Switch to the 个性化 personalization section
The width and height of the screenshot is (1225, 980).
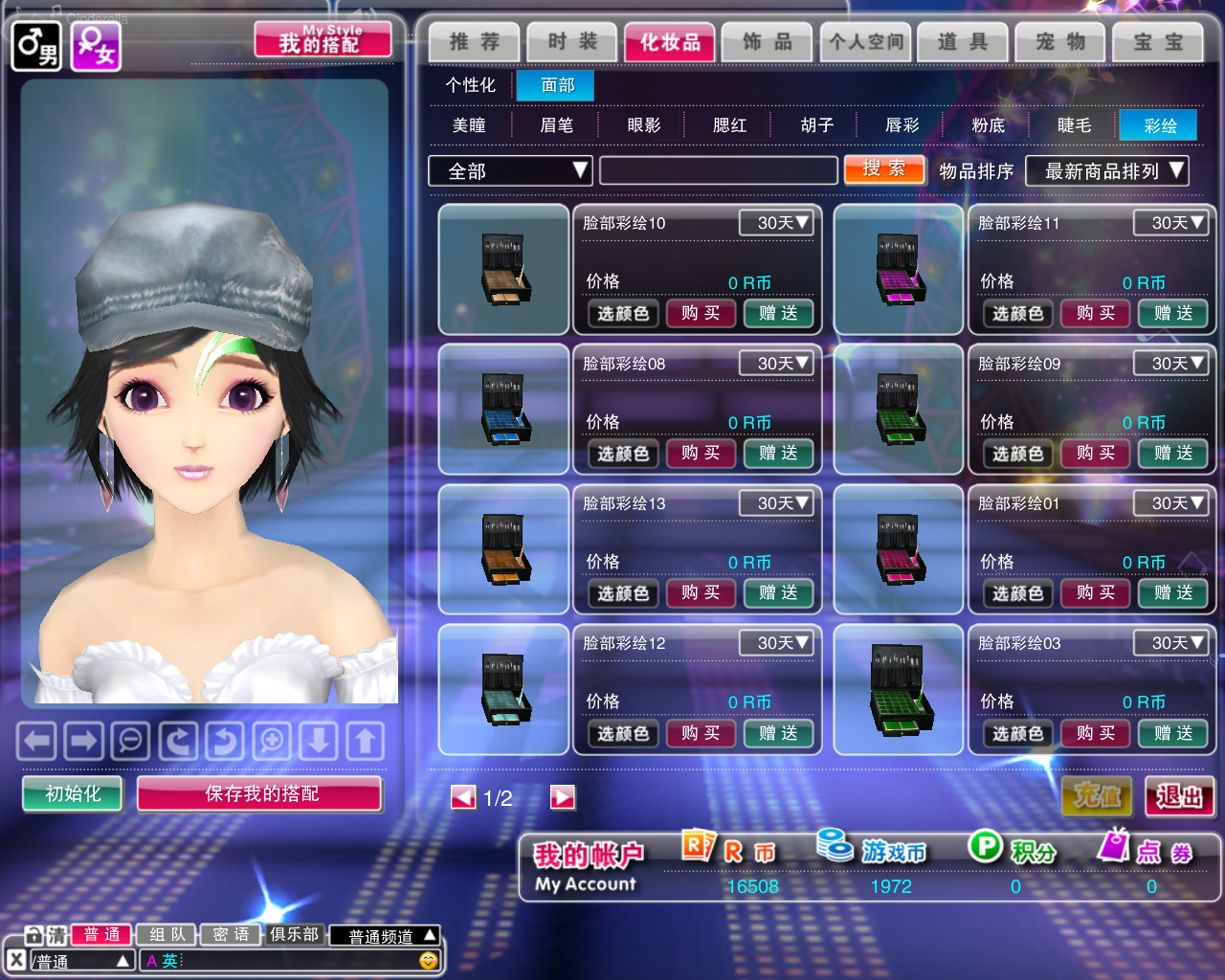pyautogui.click(x=470, y=85)
